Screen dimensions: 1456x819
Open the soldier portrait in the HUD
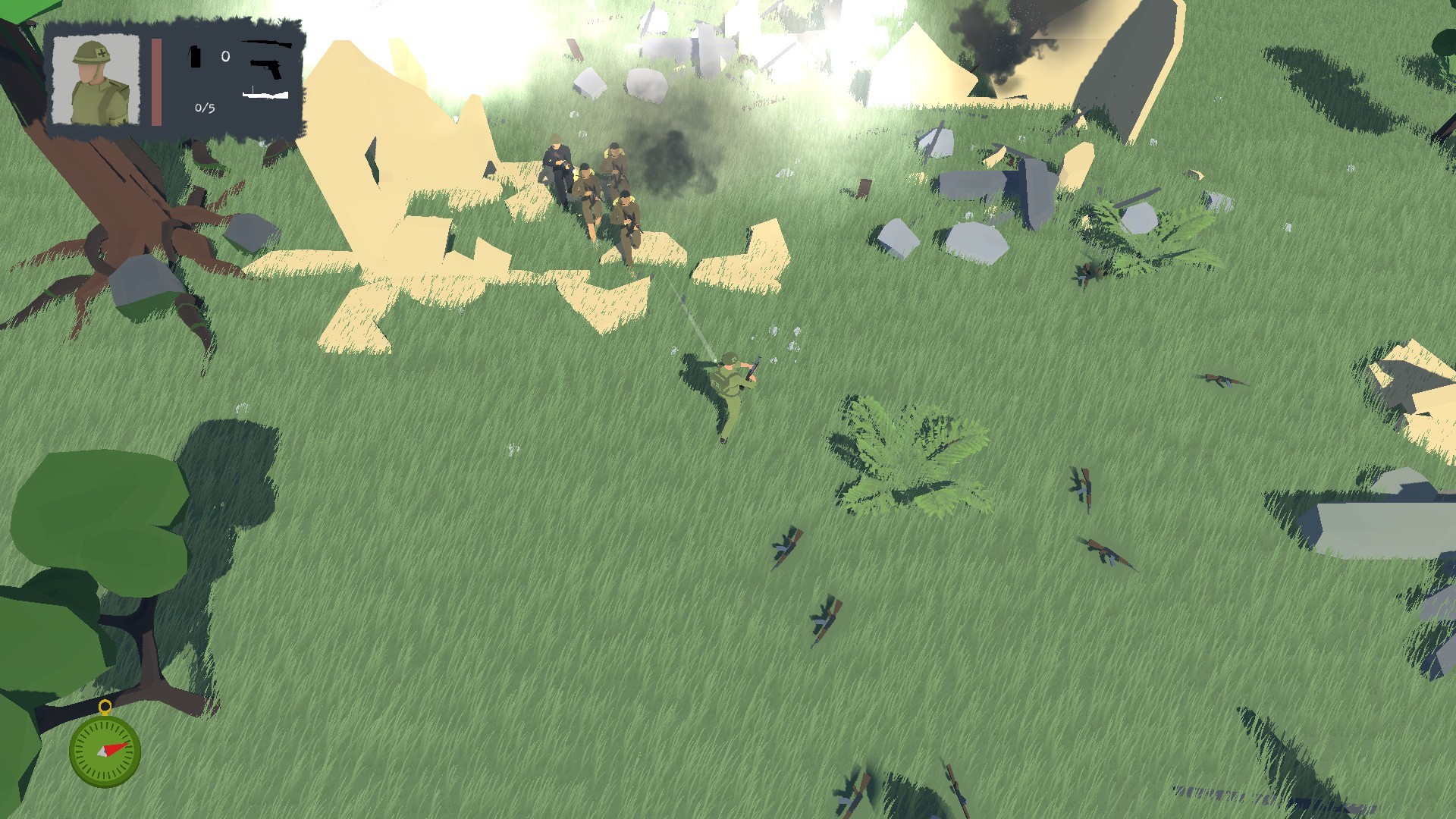coord(96,80)
